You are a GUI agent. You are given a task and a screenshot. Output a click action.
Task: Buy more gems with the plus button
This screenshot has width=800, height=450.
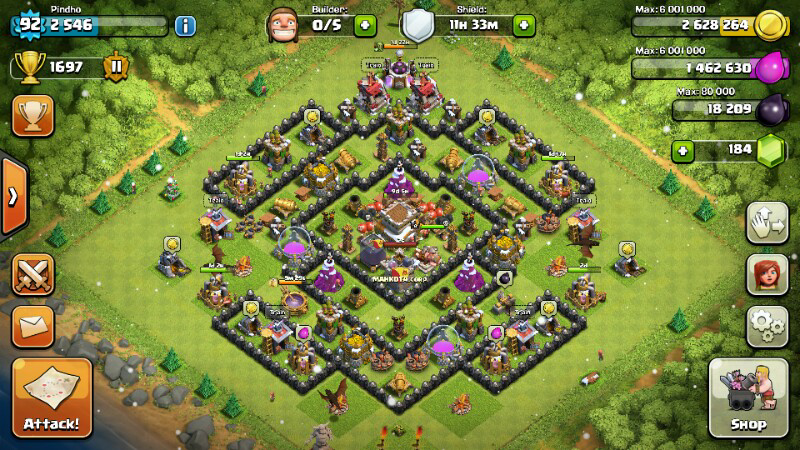tap(684, 151)
